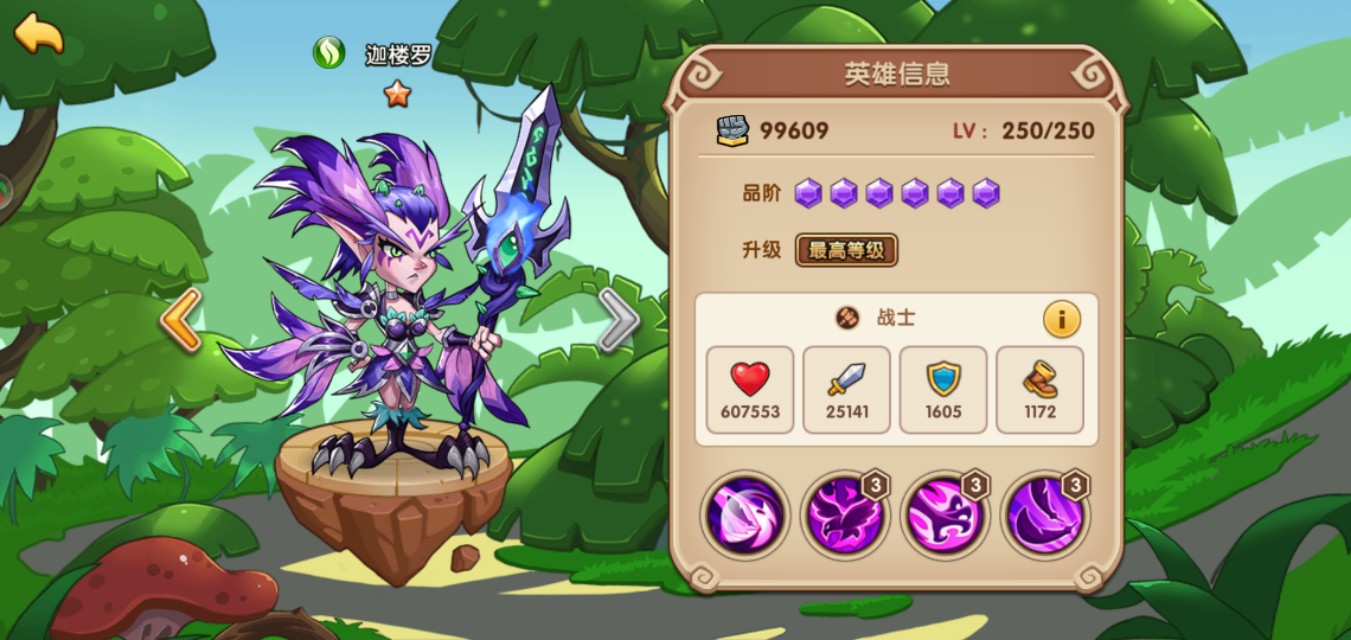The height and width of the screenshot is (640, 1351).
Task: View the first skill icon without a level badge
Action: pos(744,517)
